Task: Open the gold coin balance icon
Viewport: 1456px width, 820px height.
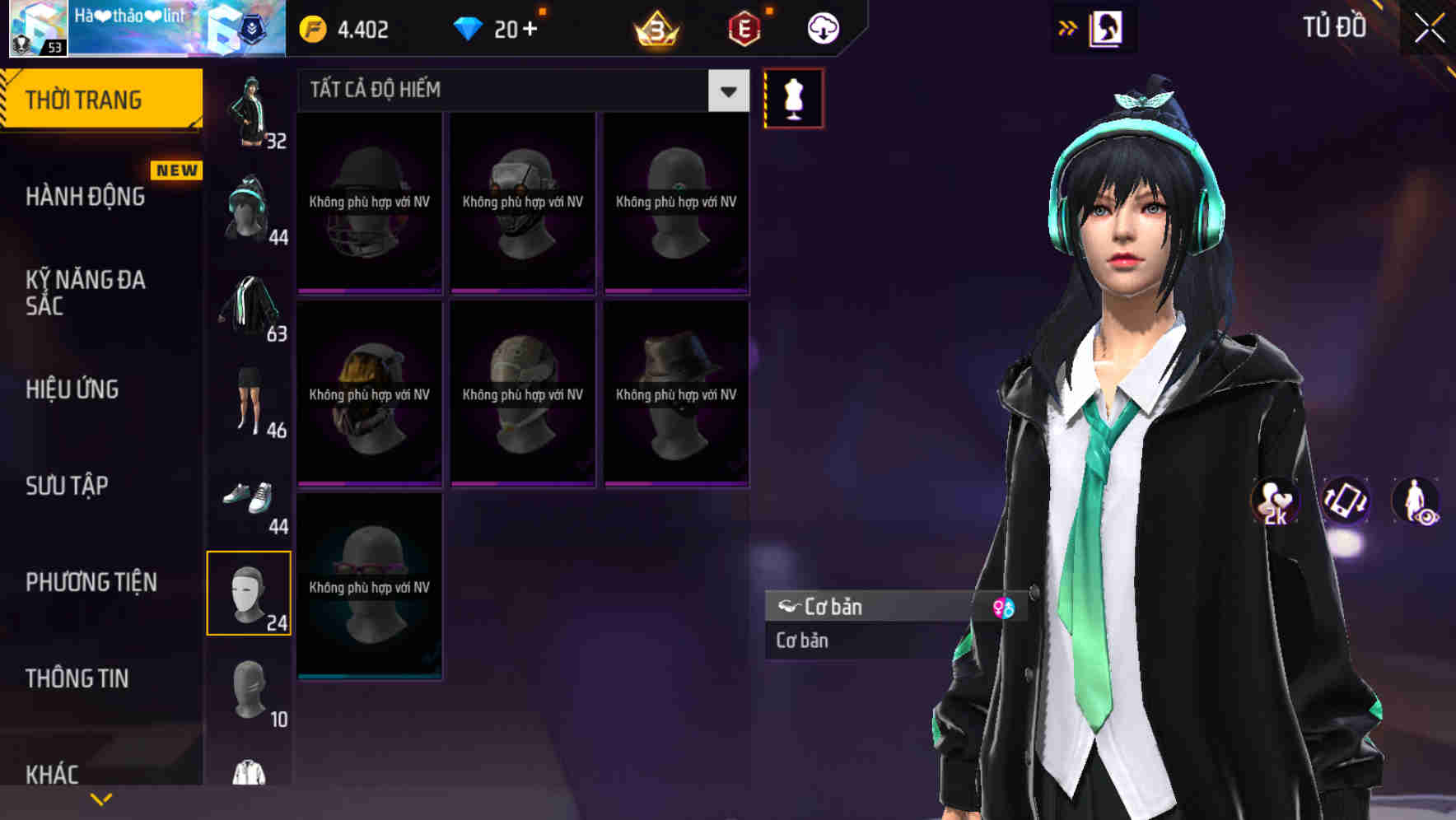Action: 312,27
